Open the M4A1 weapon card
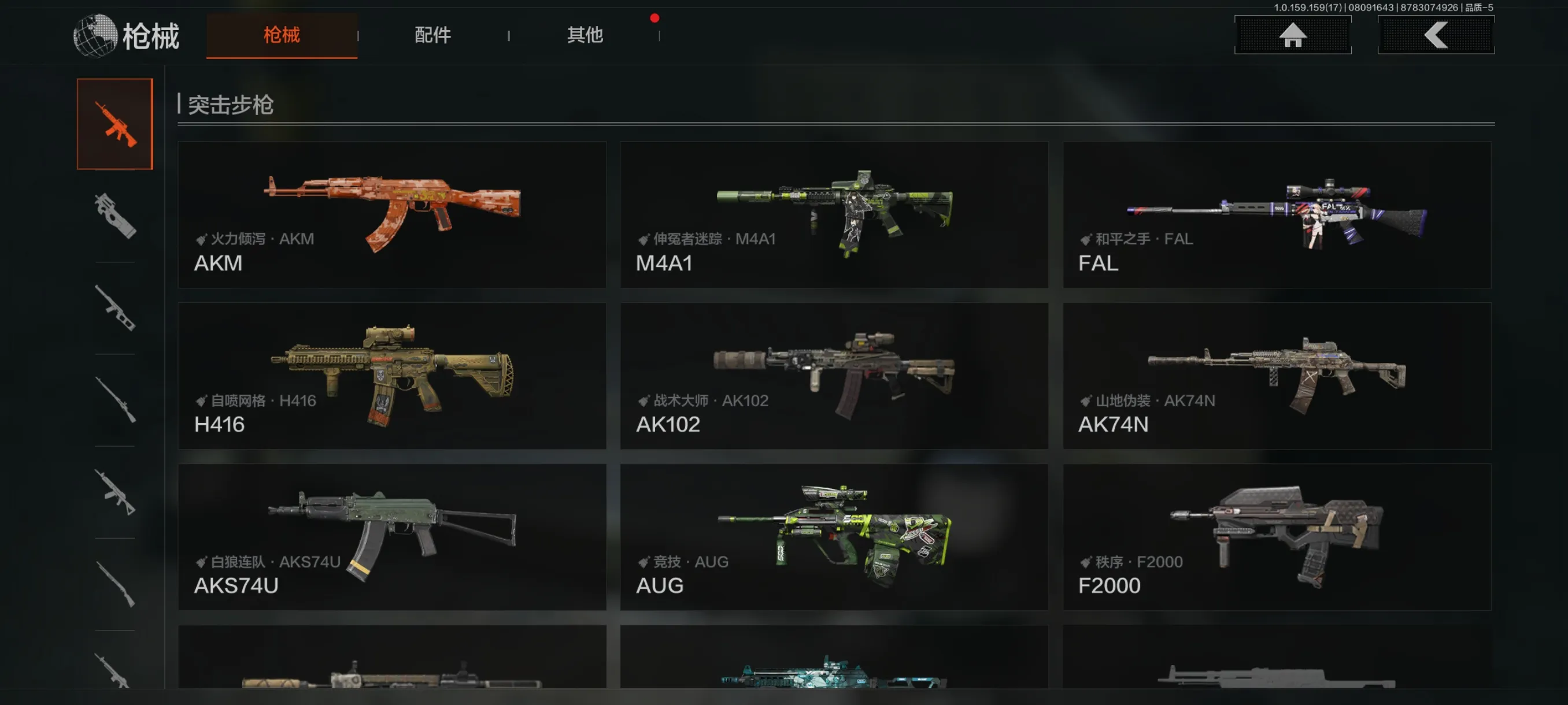1568x705 pixels. [x=834, y=215]
